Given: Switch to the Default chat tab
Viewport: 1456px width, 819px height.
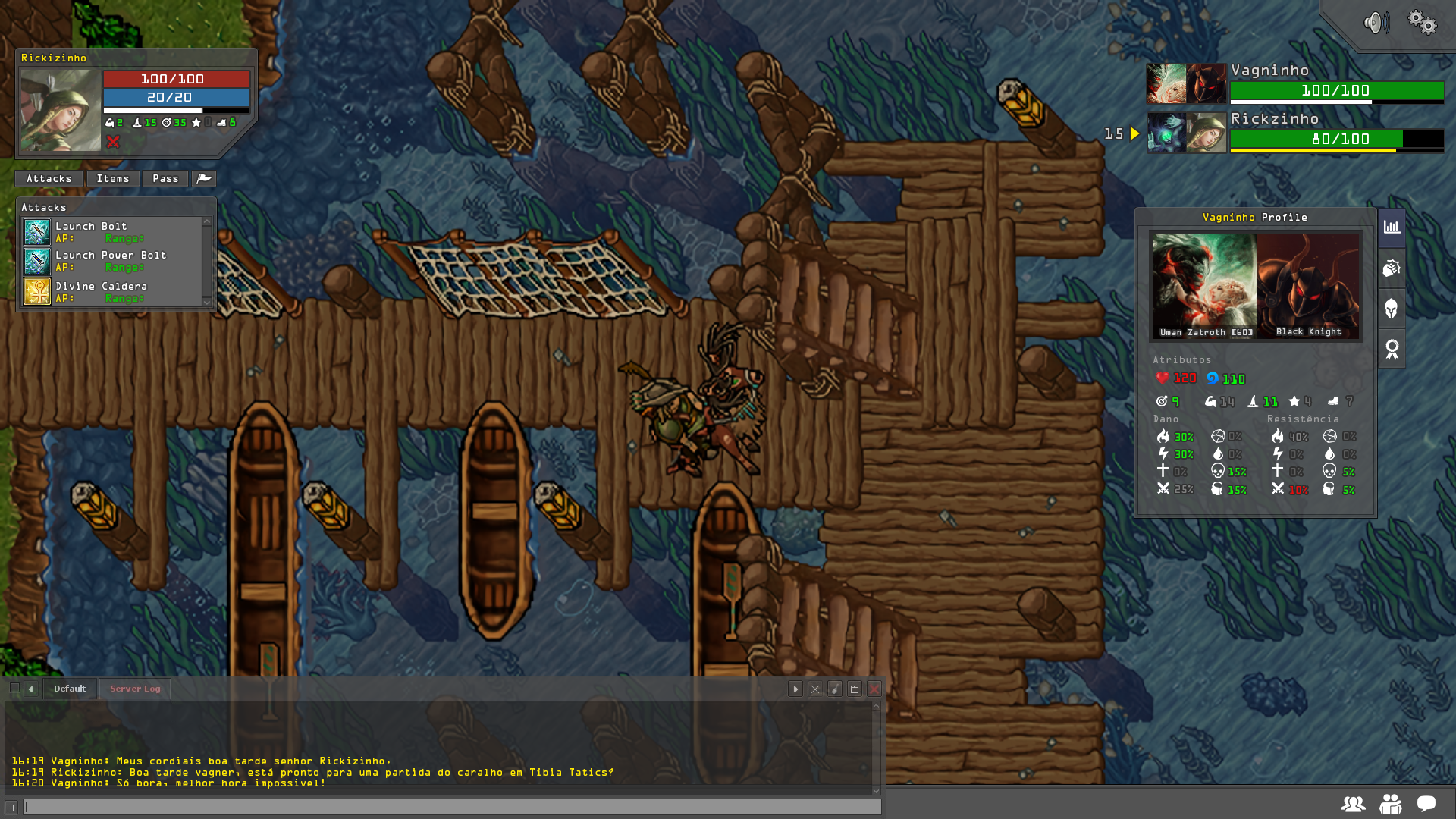Looking at the screenshot, I should (x=70, y=689).
